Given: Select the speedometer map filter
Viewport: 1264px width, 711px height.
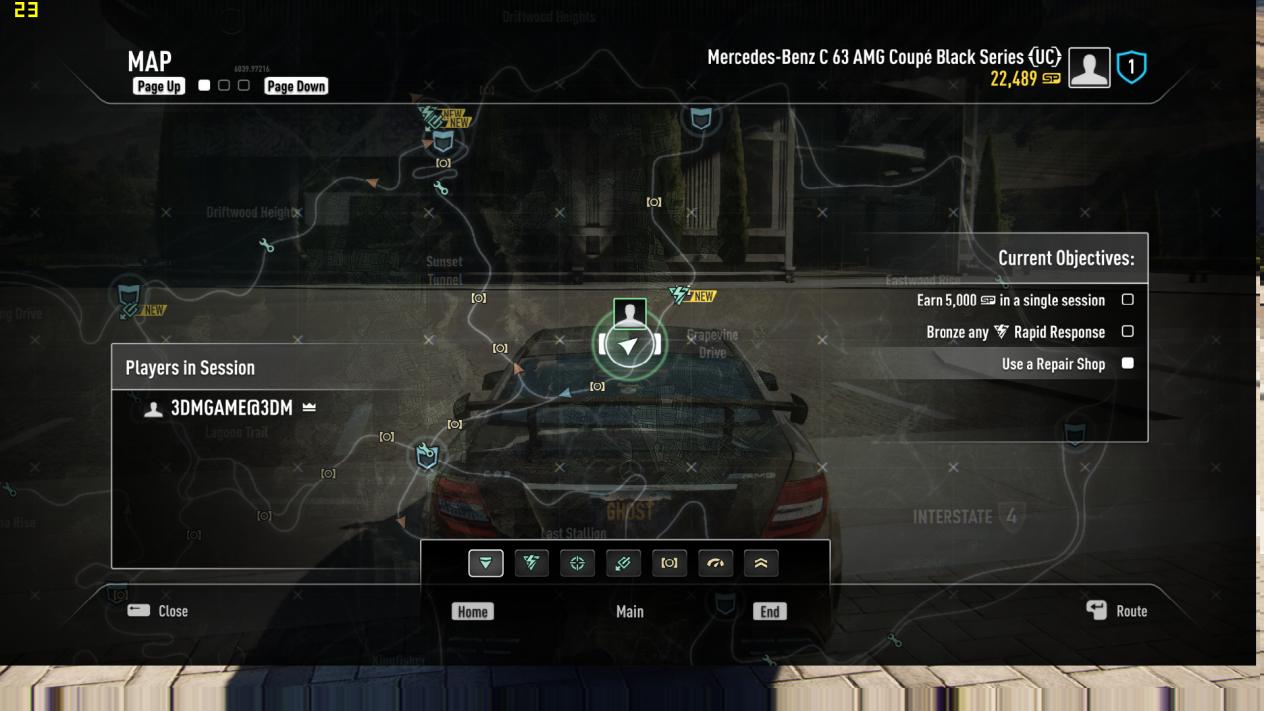Looking at the screenshot, I should pos(715,563).
